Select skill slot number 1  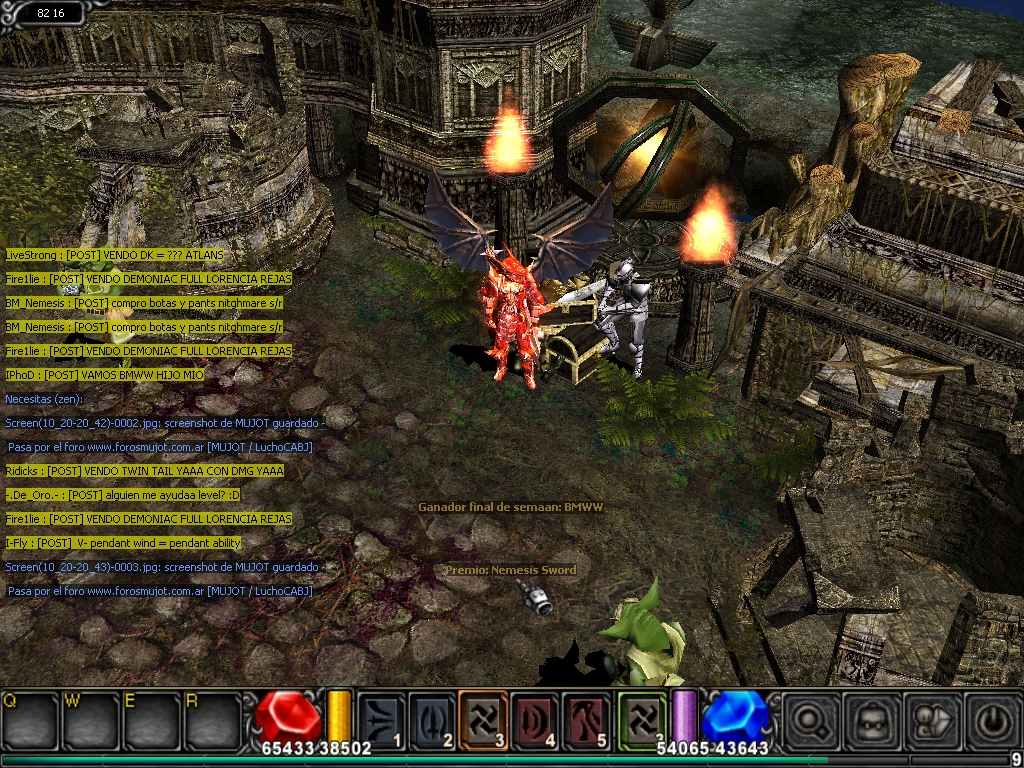[382, 721]
